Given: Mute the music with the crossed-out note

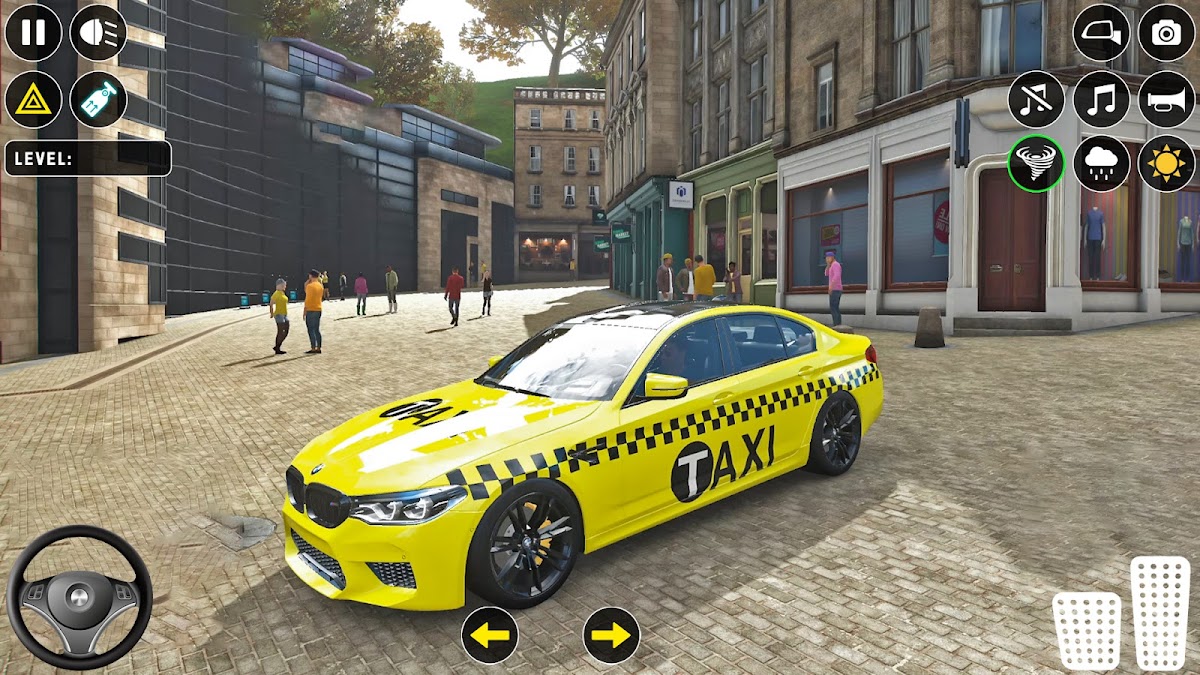Looking at the screenshot, I should click(x=1036, y=99).
